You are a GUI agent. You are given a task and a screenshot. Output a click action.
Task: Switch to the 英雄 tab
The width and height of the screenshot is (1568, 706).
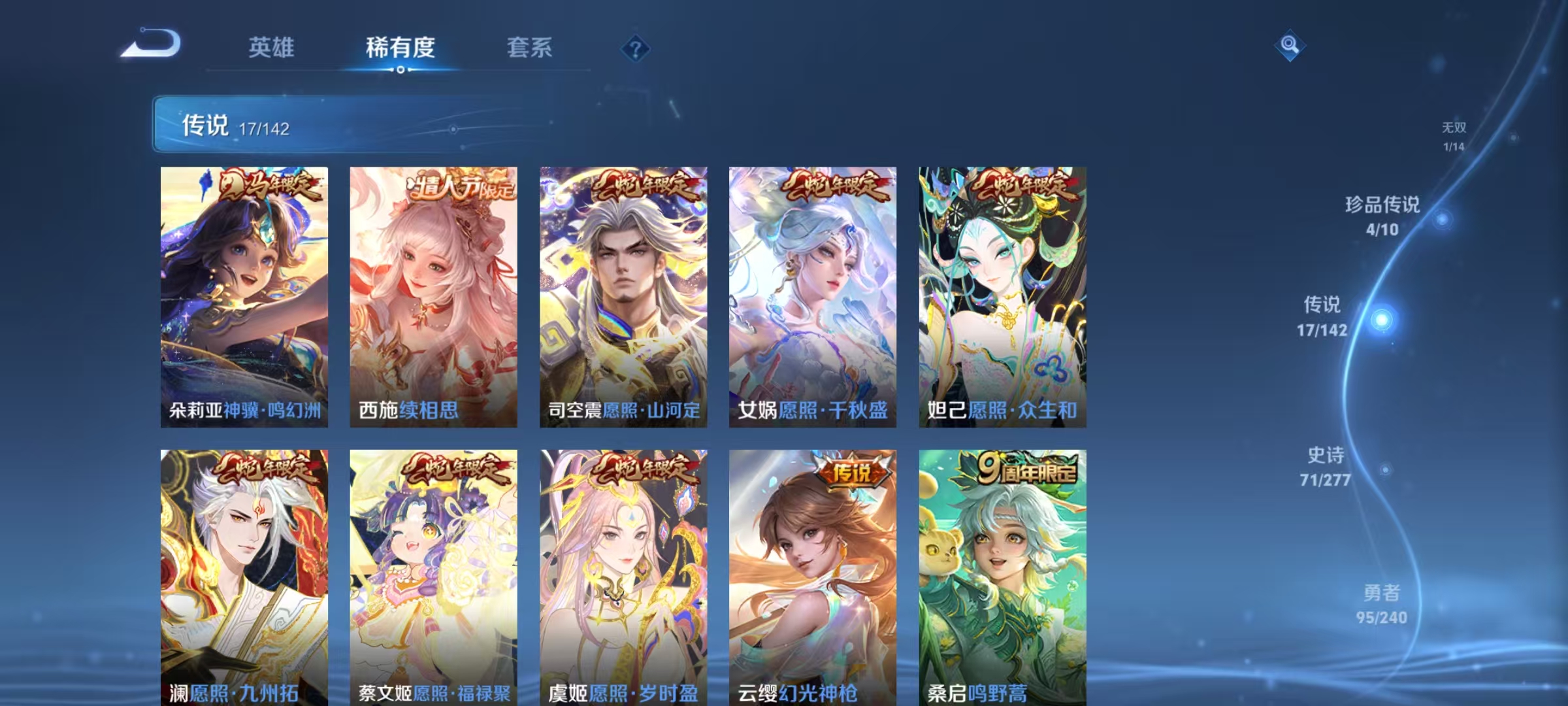pos(270,48)
